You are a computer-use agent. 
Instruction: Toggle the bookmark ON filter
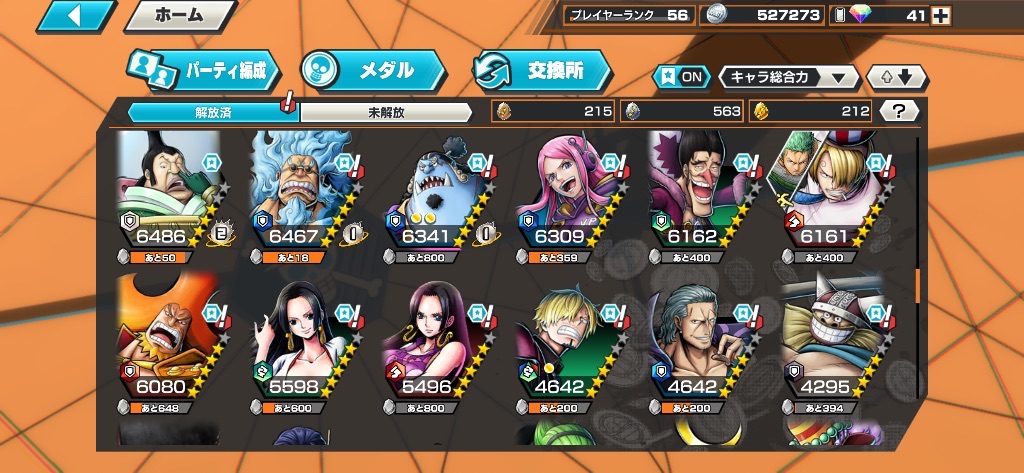(679, 77)
